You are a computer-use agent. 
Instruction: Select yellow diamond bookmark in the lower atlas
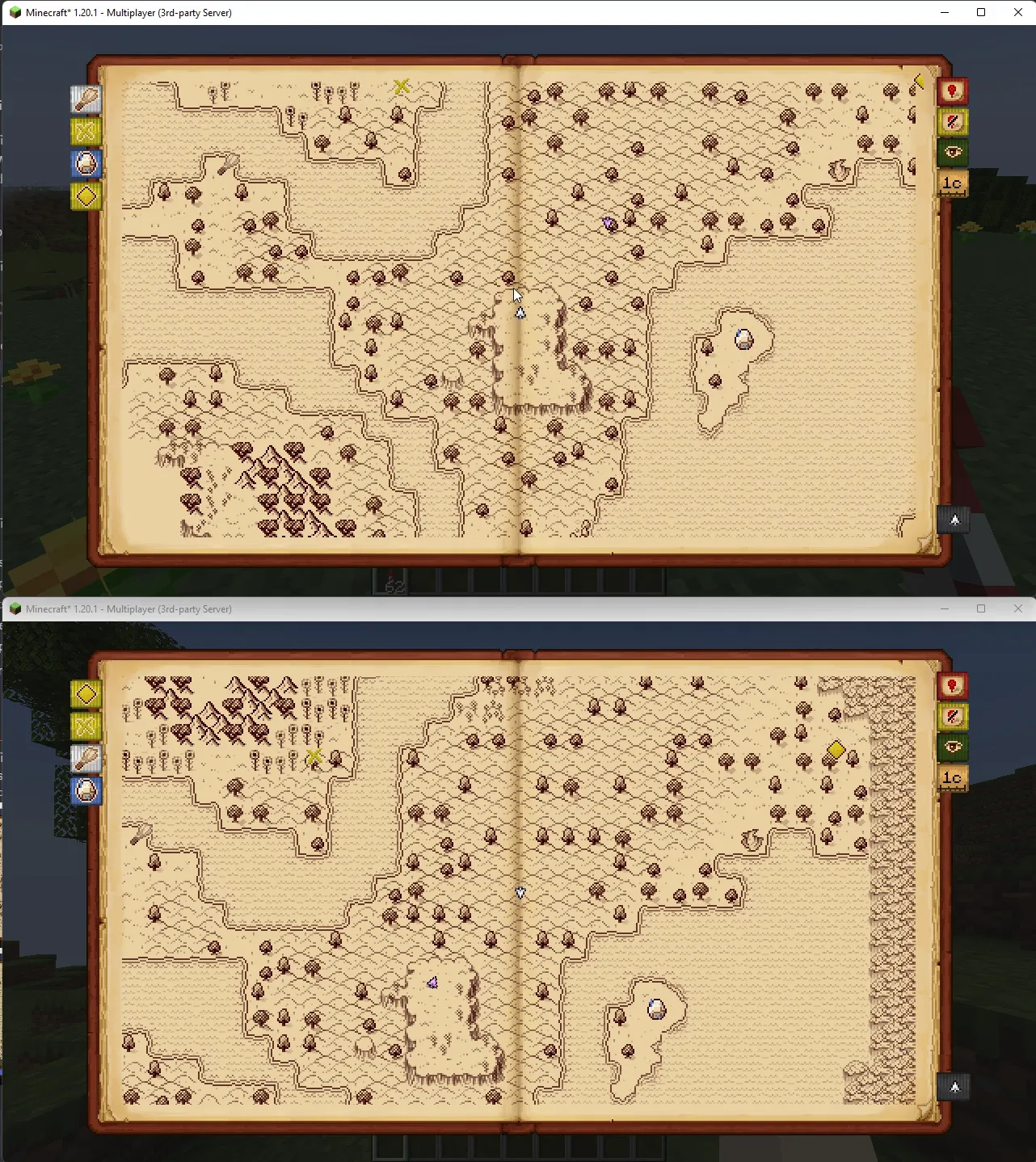point(86,694)
